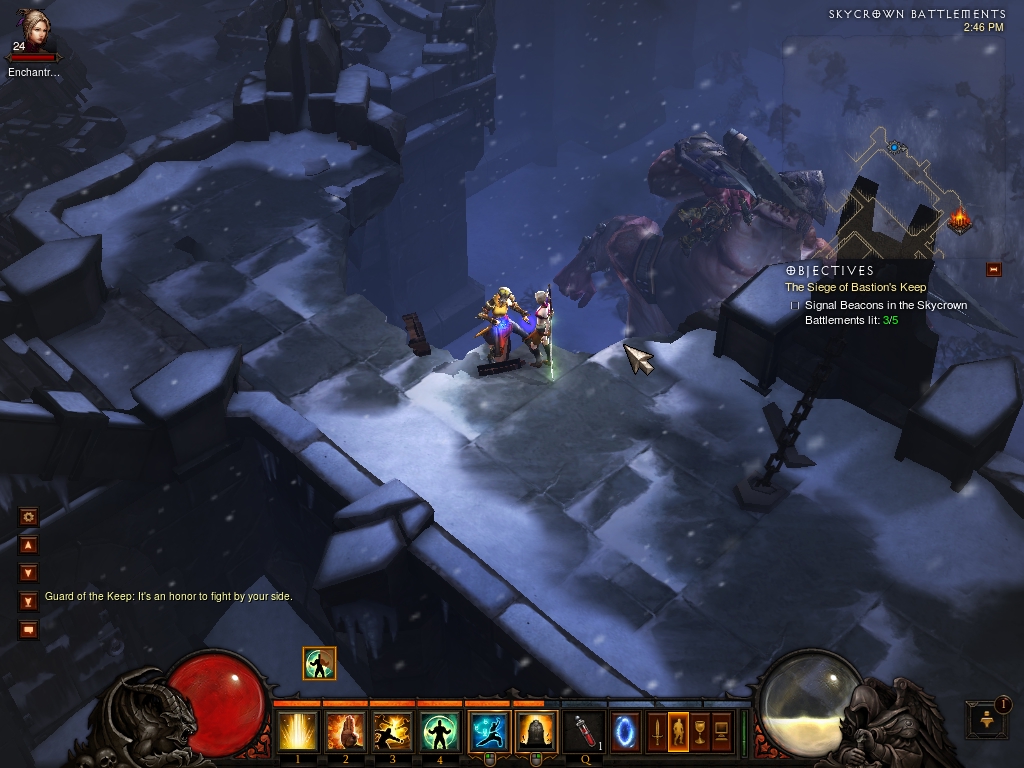The width and height of the screenshot is (1024, 768).
Task: Open the skills menu with the sword icon
Action: coord(657,730)
